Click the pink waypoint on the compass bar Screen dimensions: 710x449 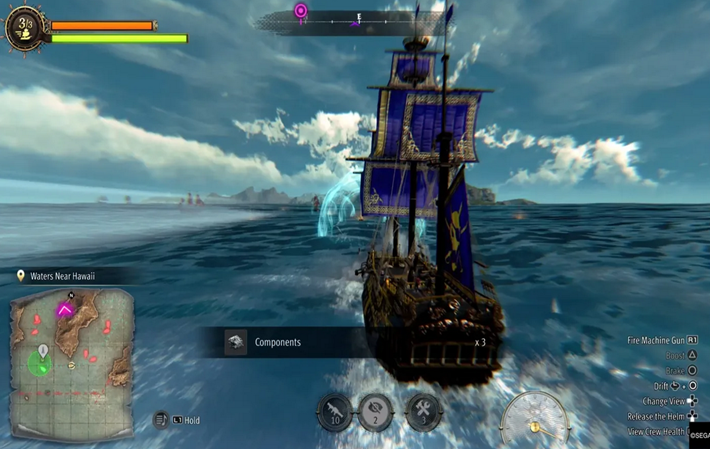[301, 11]
